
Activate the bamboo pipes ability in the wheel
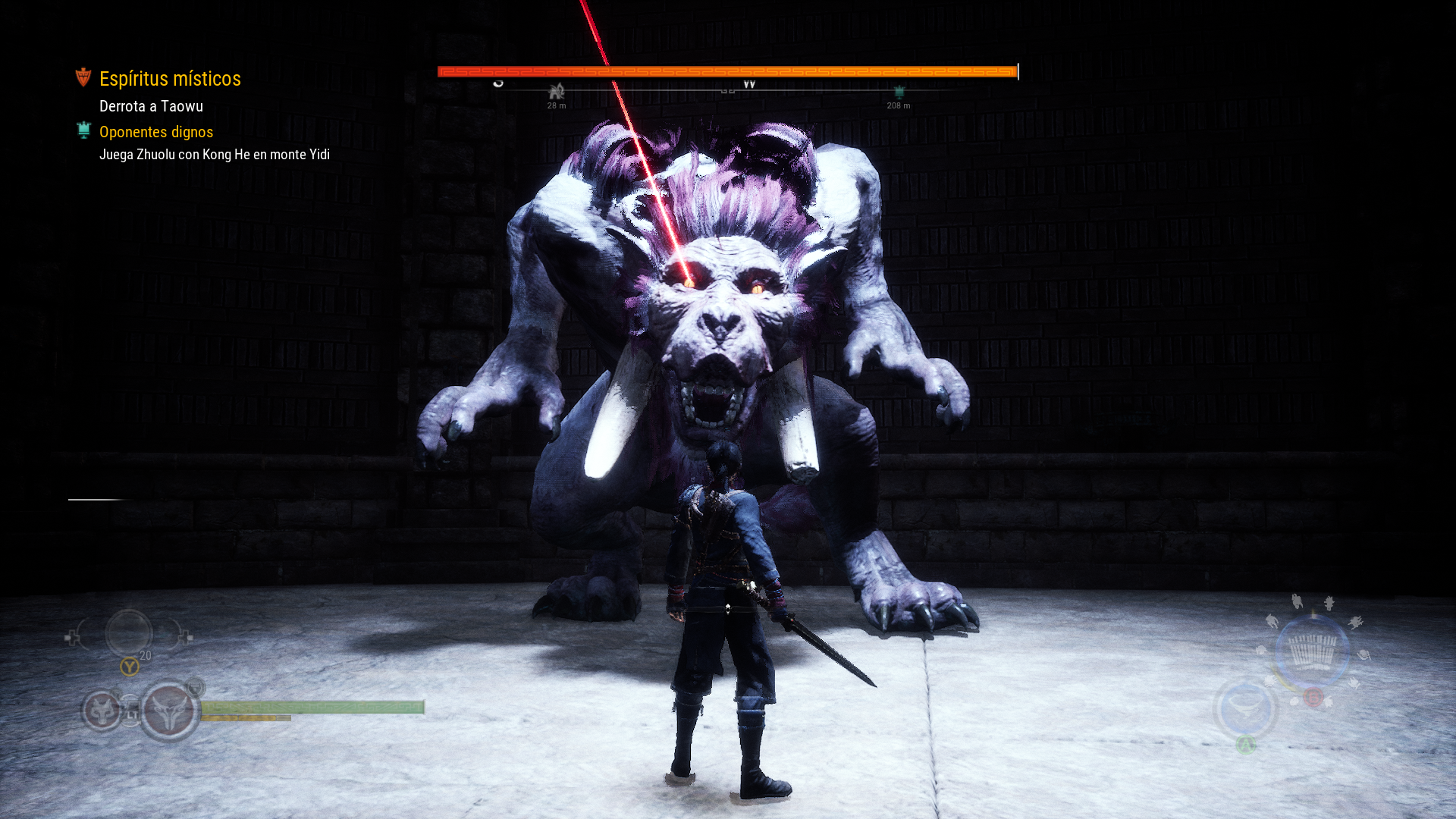click(1312, 651)
